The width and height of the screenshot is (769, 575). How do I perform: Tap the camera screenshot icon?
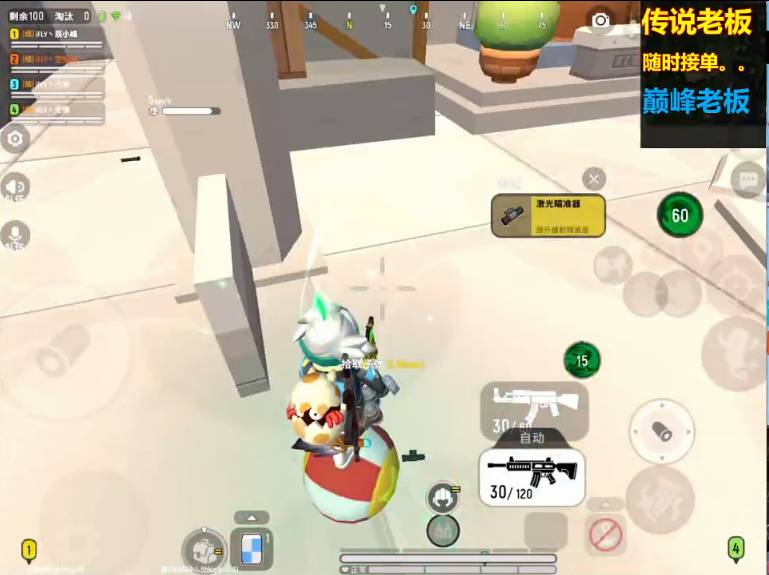pyautogui.click(x=600, y=20)
